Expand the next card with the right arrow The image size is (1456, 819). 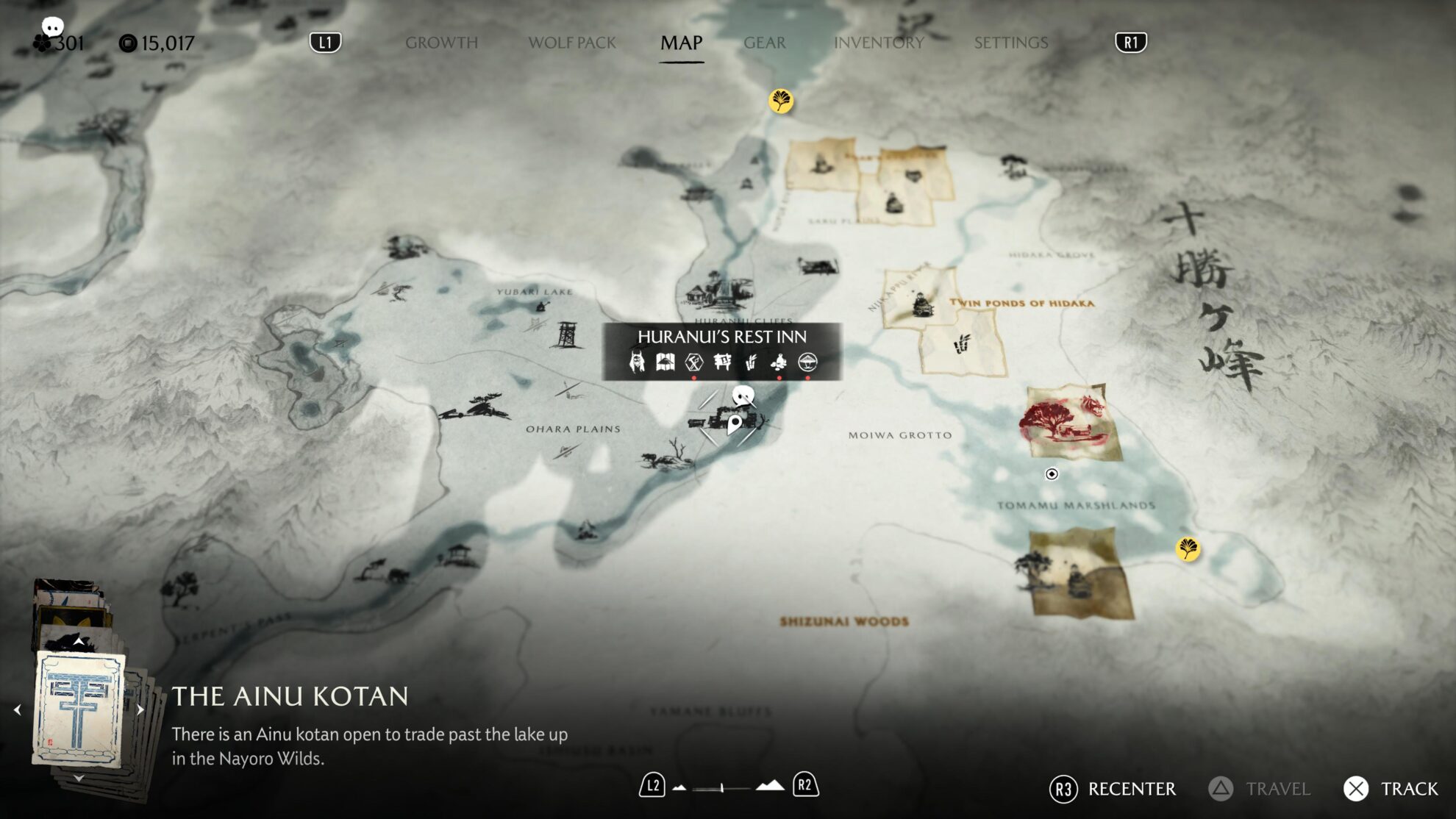point(142,710)
